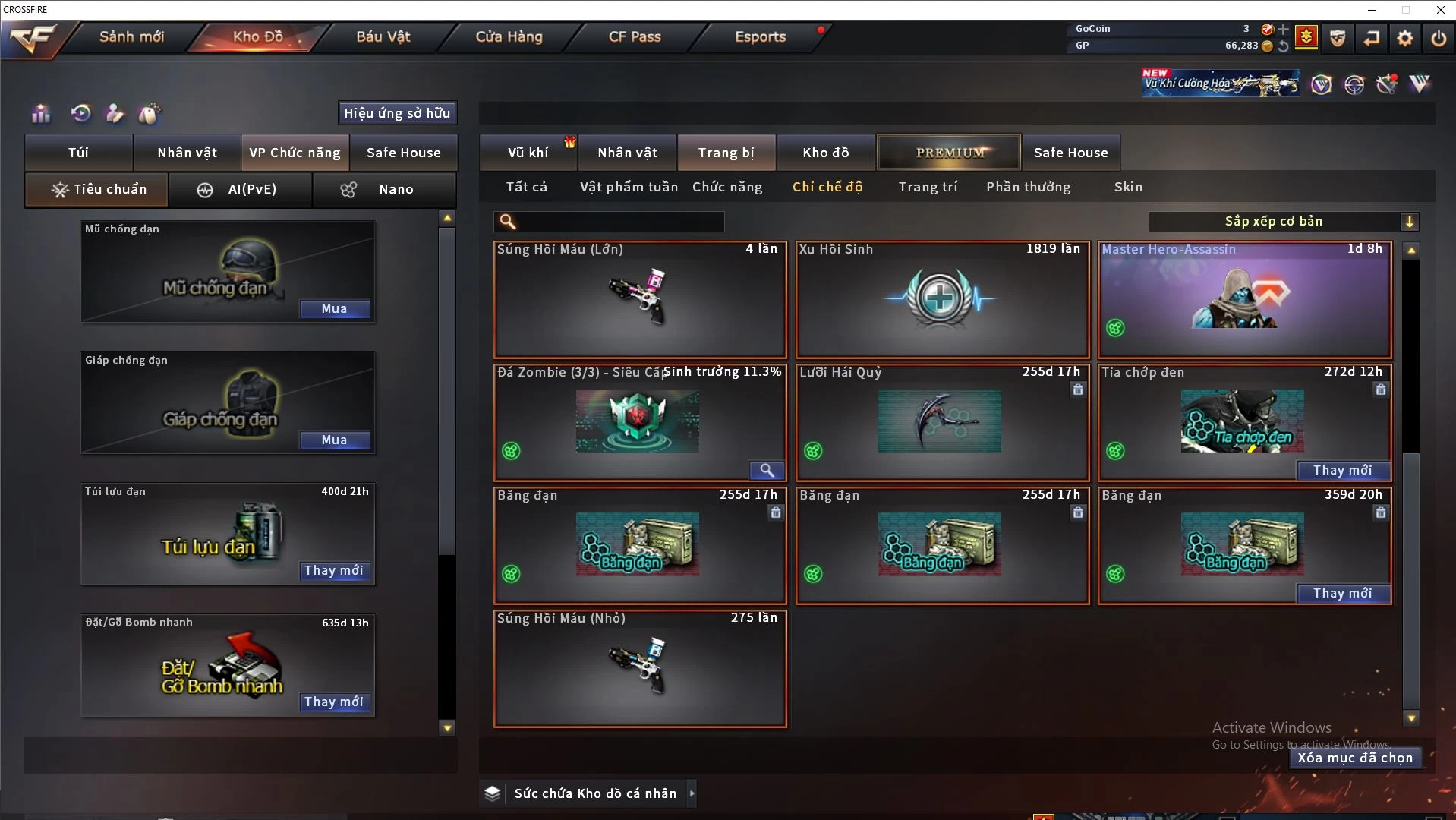Select the Vũ khí inventory tab
This screenshot has height=820, width=1456.
tap(528, 153)
